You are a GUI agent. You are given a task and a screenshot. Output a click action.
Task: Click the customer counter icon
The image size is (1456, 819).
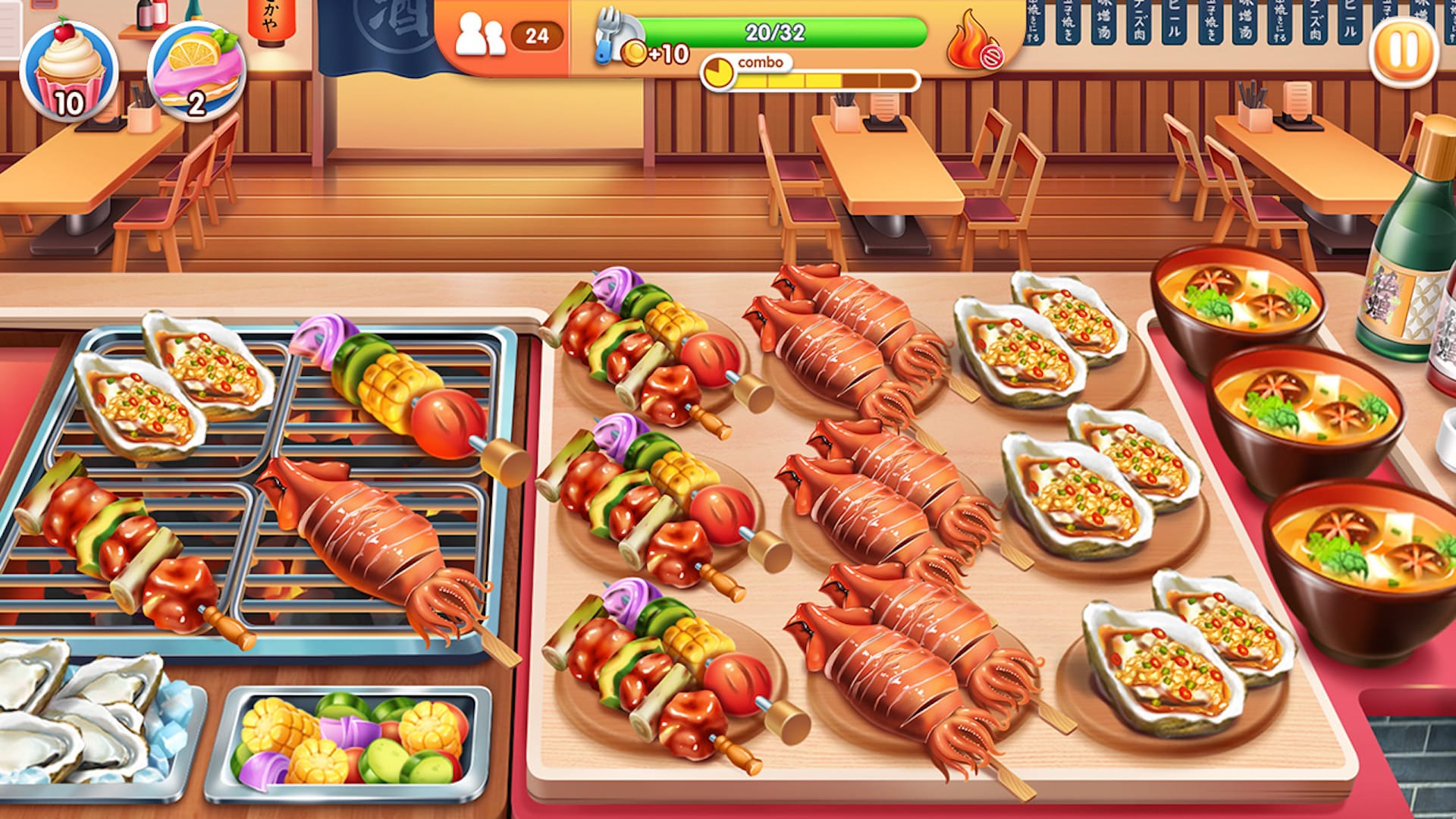[x=483, y=32]
